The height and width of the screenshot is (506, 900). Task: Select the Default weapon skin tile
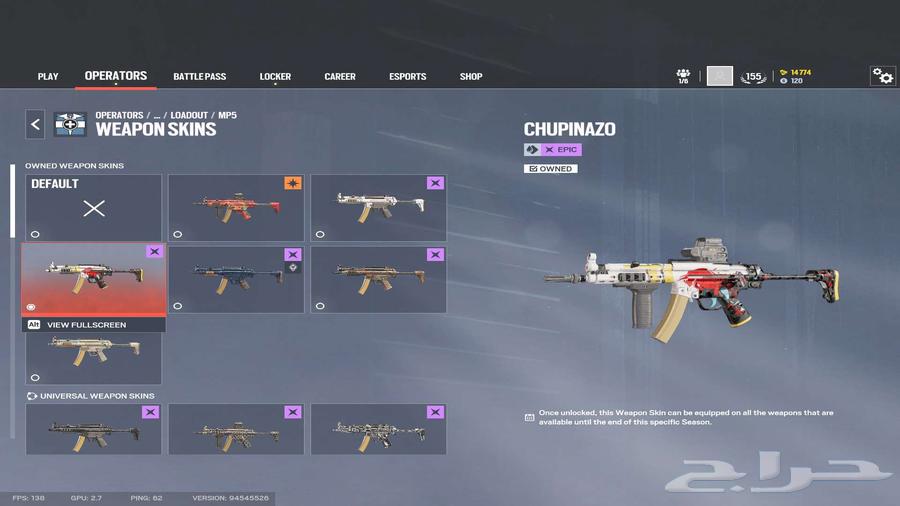[x=93, y=208]
